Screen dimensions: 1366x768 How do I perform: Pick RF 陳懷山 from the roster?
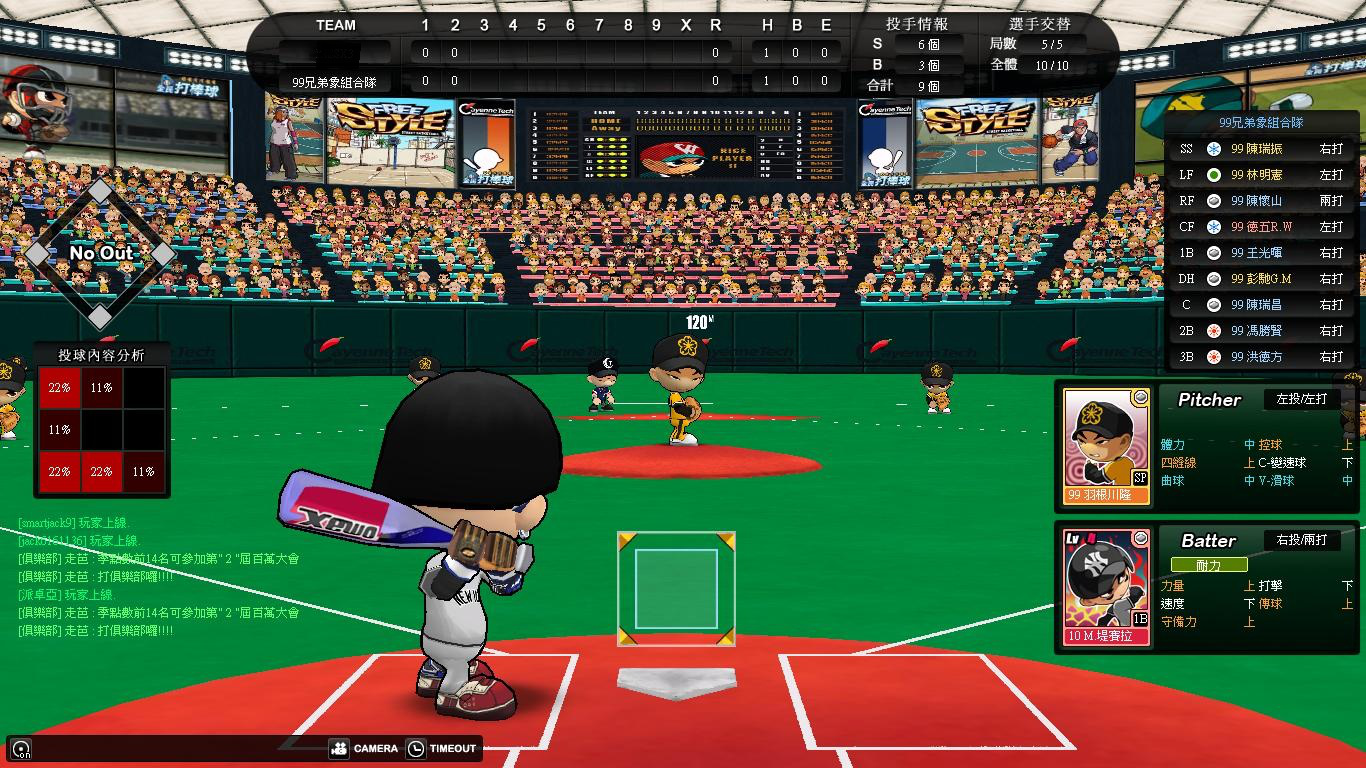[x=1264, y=201]
